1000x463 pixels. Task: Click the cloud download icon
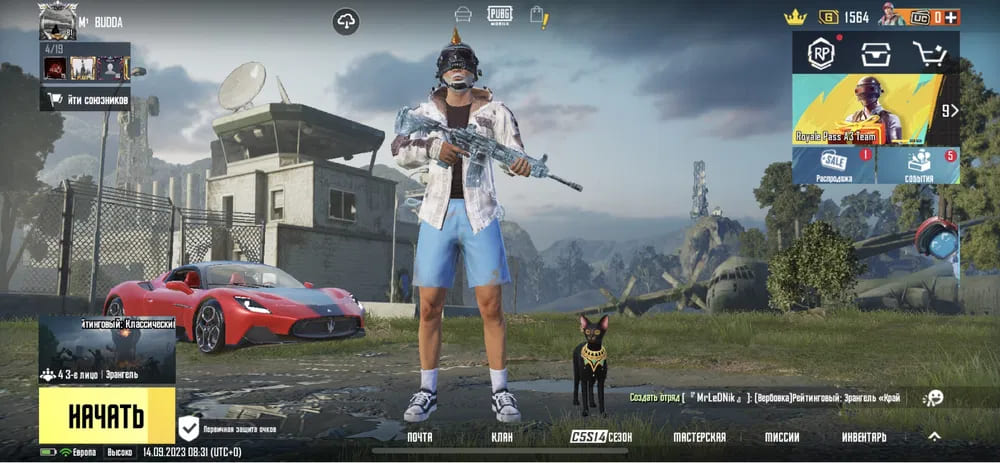click(x=346, y=21)
